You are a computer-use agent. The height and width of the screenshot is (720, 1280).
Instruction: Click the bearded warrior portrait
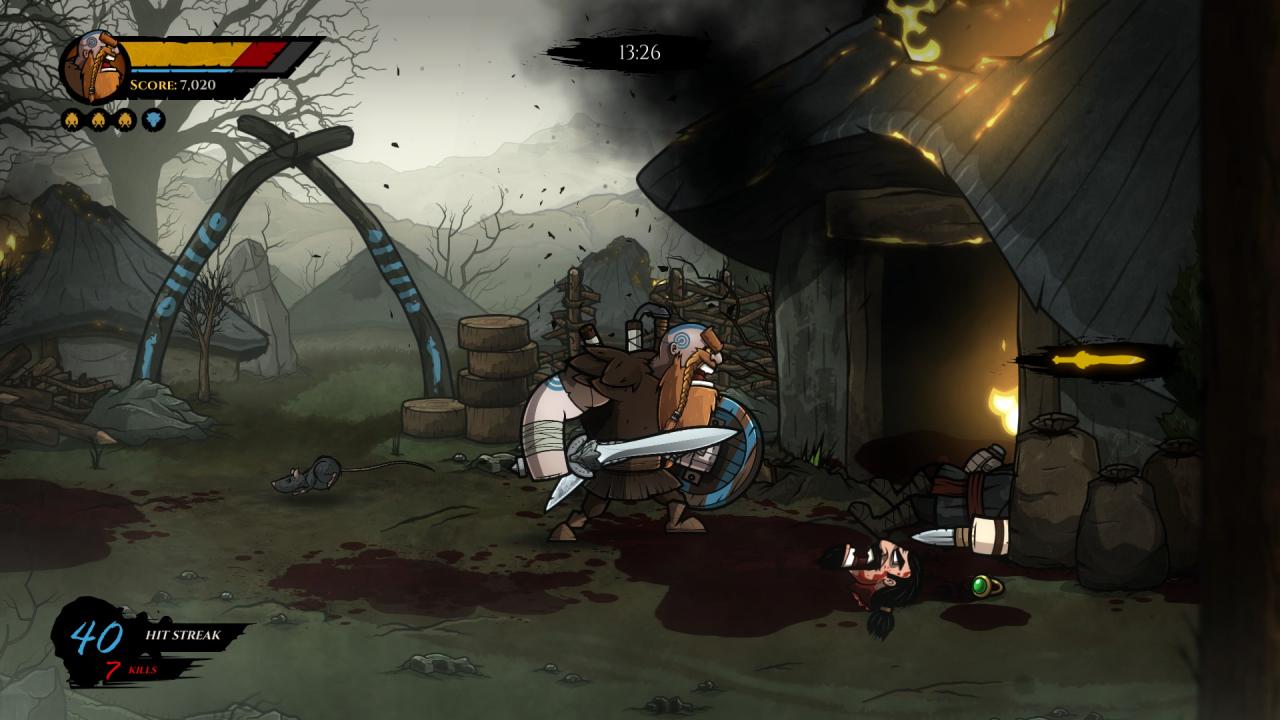[95, 67]
